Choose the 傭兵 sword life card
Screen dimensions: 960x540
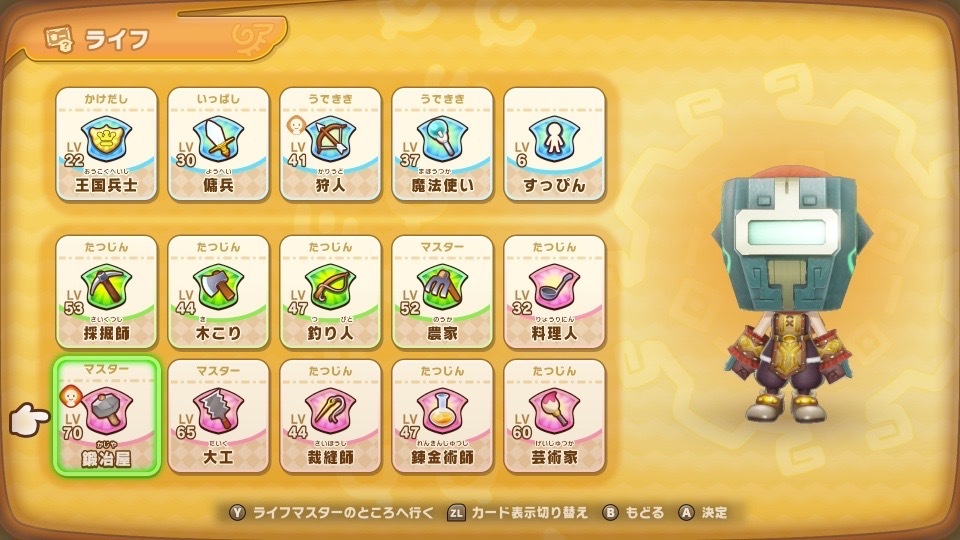[x=218, y=144]
